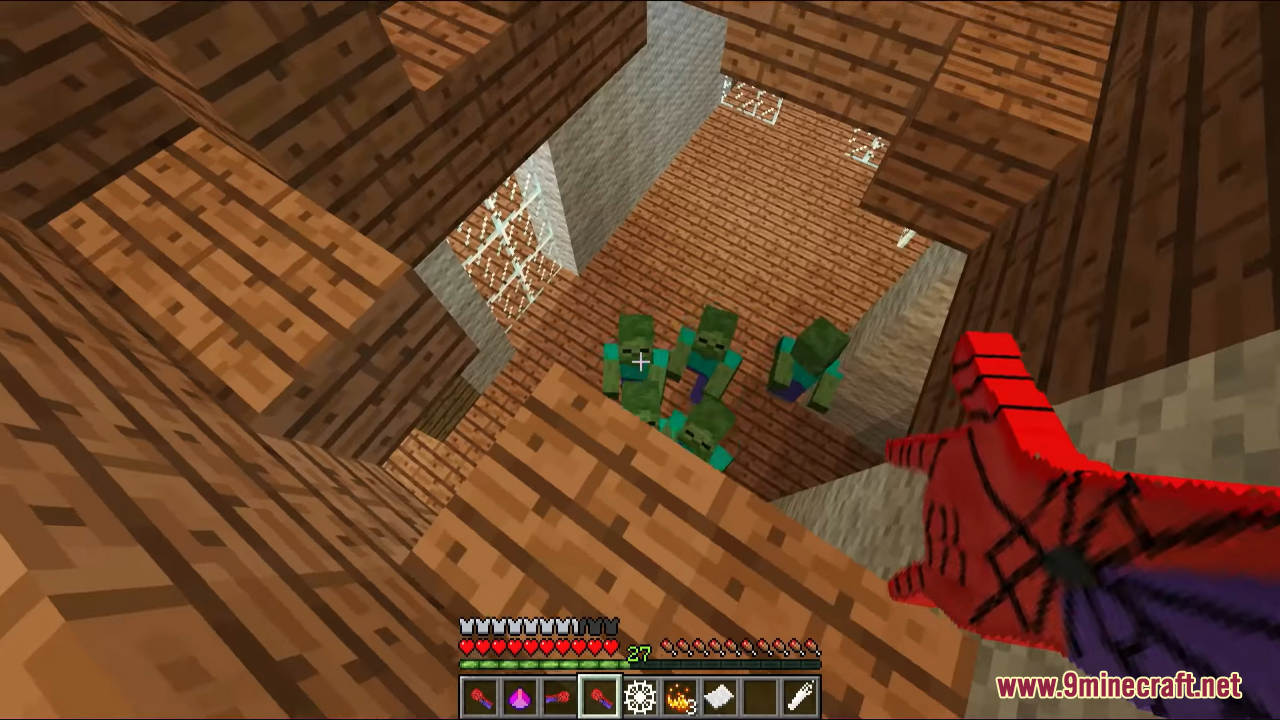Select the third red web shooter item
This screenshot has width=1280, height=720.
point(560,697)
